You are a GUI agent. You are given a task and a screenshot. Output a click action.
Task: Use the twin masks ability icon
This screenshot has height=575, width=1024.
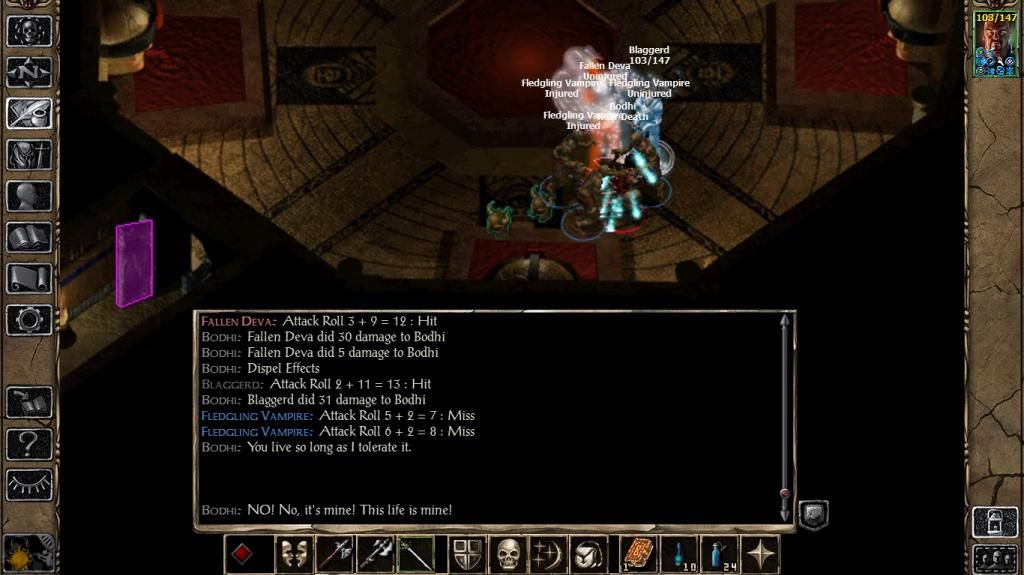pos(293,554)
